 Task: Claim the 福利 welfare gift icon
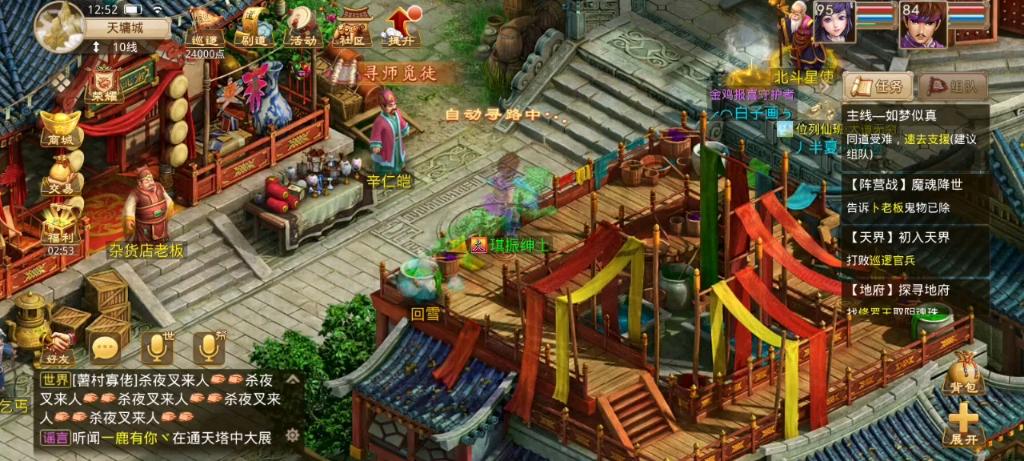click(61, 223)
